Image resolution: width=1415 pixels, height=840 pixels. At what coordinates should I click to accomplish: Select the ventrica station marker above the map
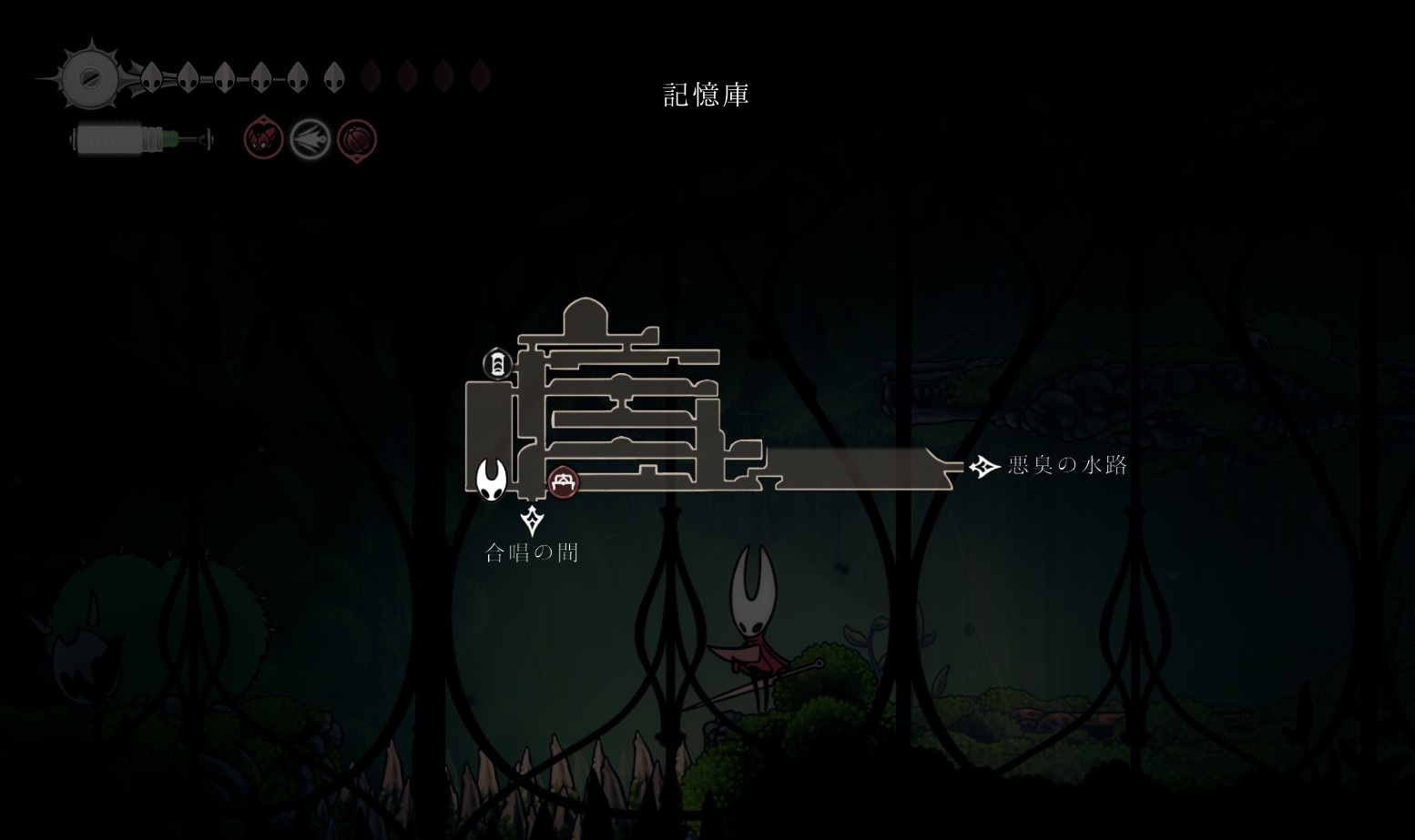(496, 364)
